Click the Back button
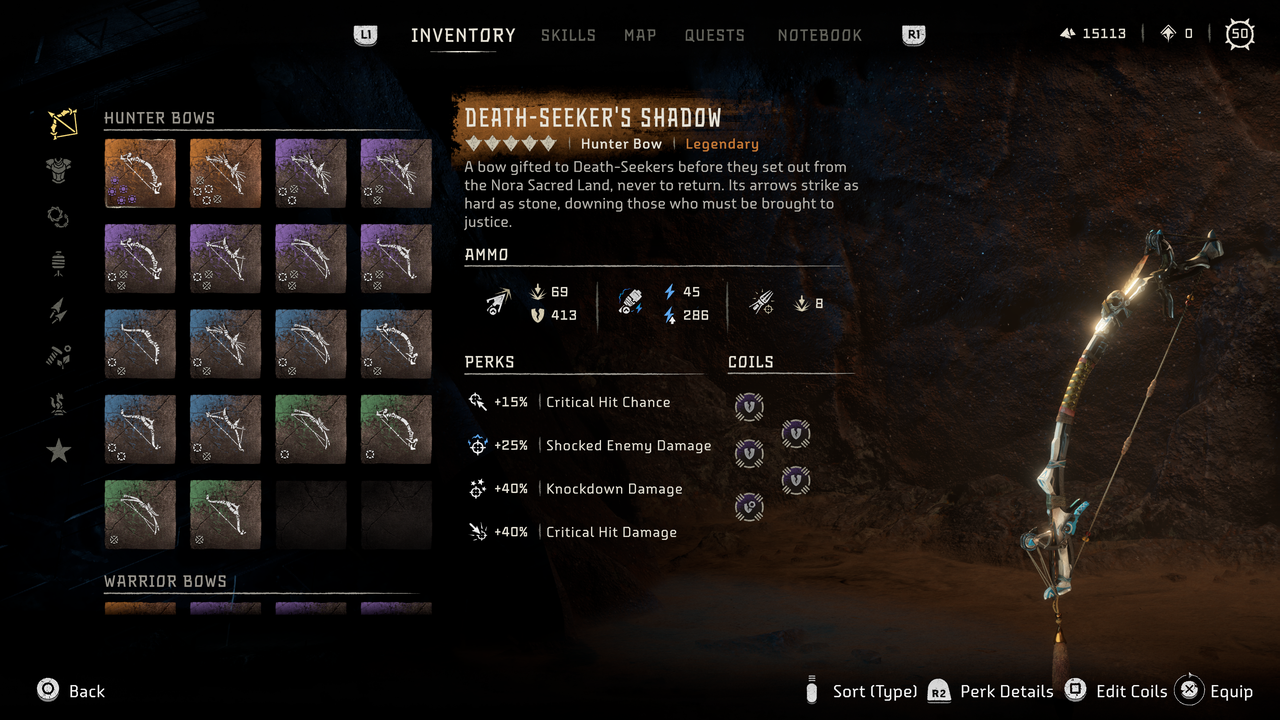 pyautogui.click(x=70, y=691)
